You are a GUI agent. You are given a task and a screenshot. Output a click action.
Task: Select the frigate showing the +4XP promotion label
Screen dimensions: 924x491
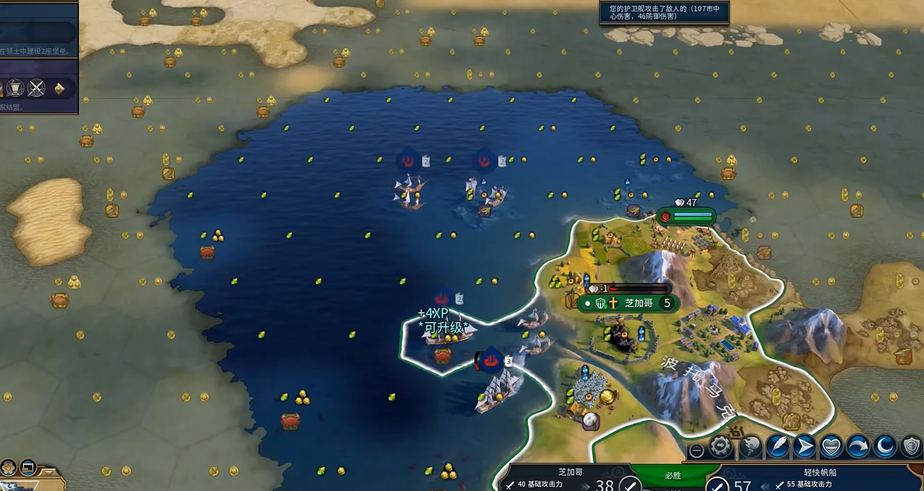click(447, 333)
